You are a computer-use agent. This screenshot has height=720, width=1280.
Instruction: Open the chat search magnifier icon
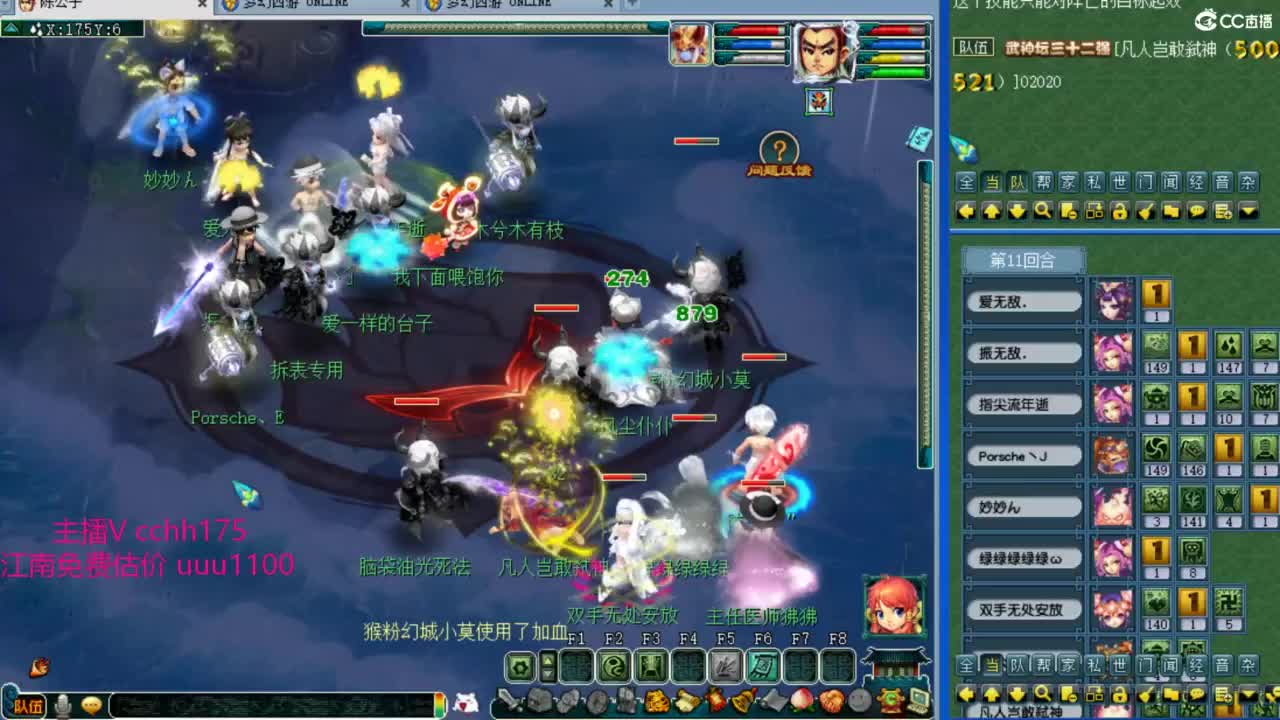point(1041,210)
